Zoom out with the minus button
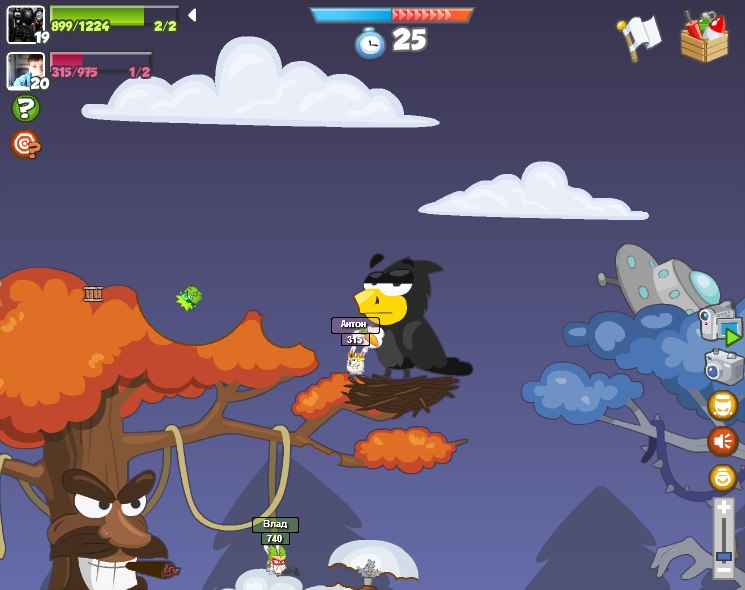The width and height of the screenshot is (745, 590). (x=723, y=569)
